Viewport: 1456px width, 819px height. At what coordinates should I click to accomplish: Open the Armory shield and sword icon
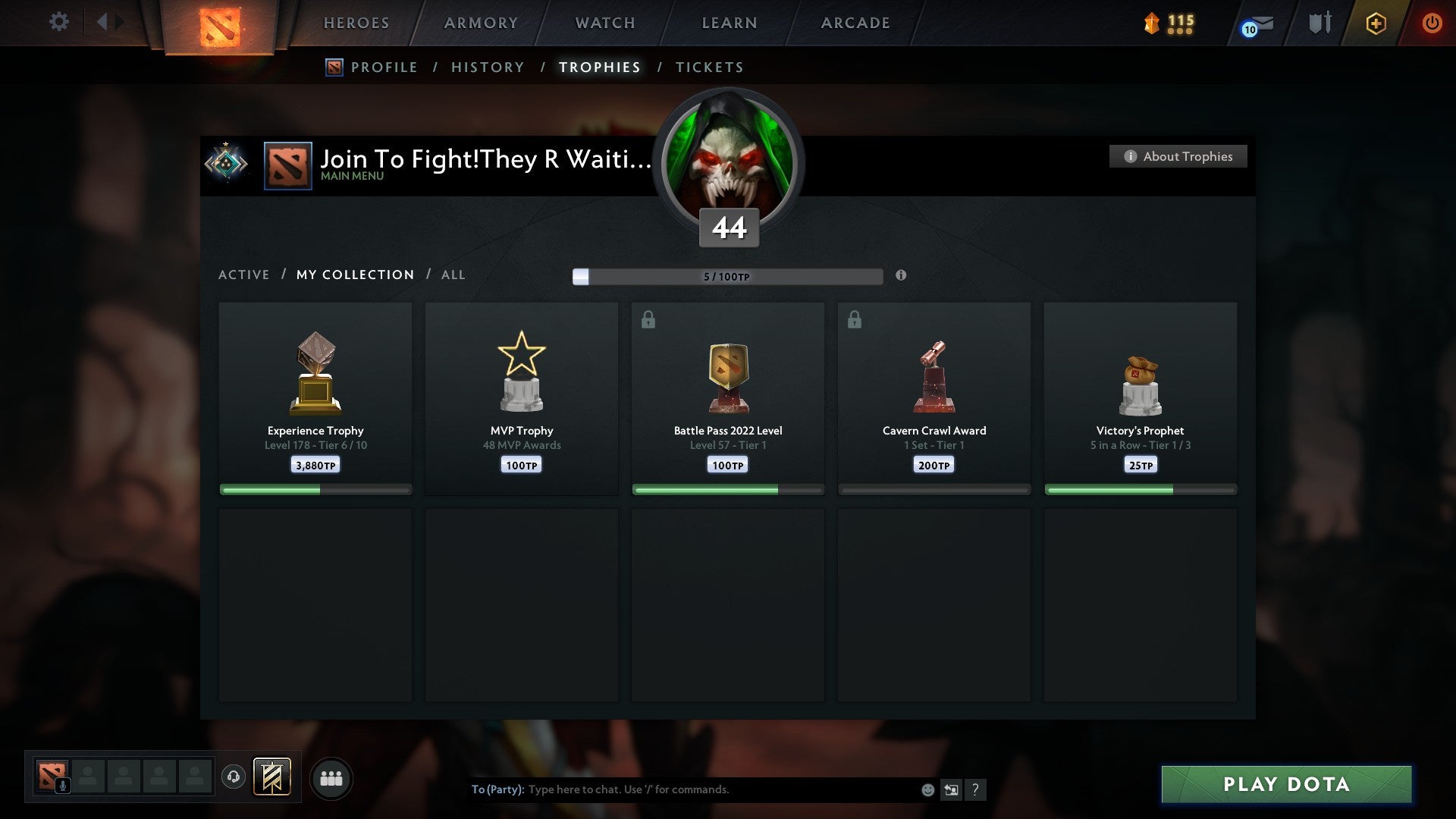pos(1319,23)
